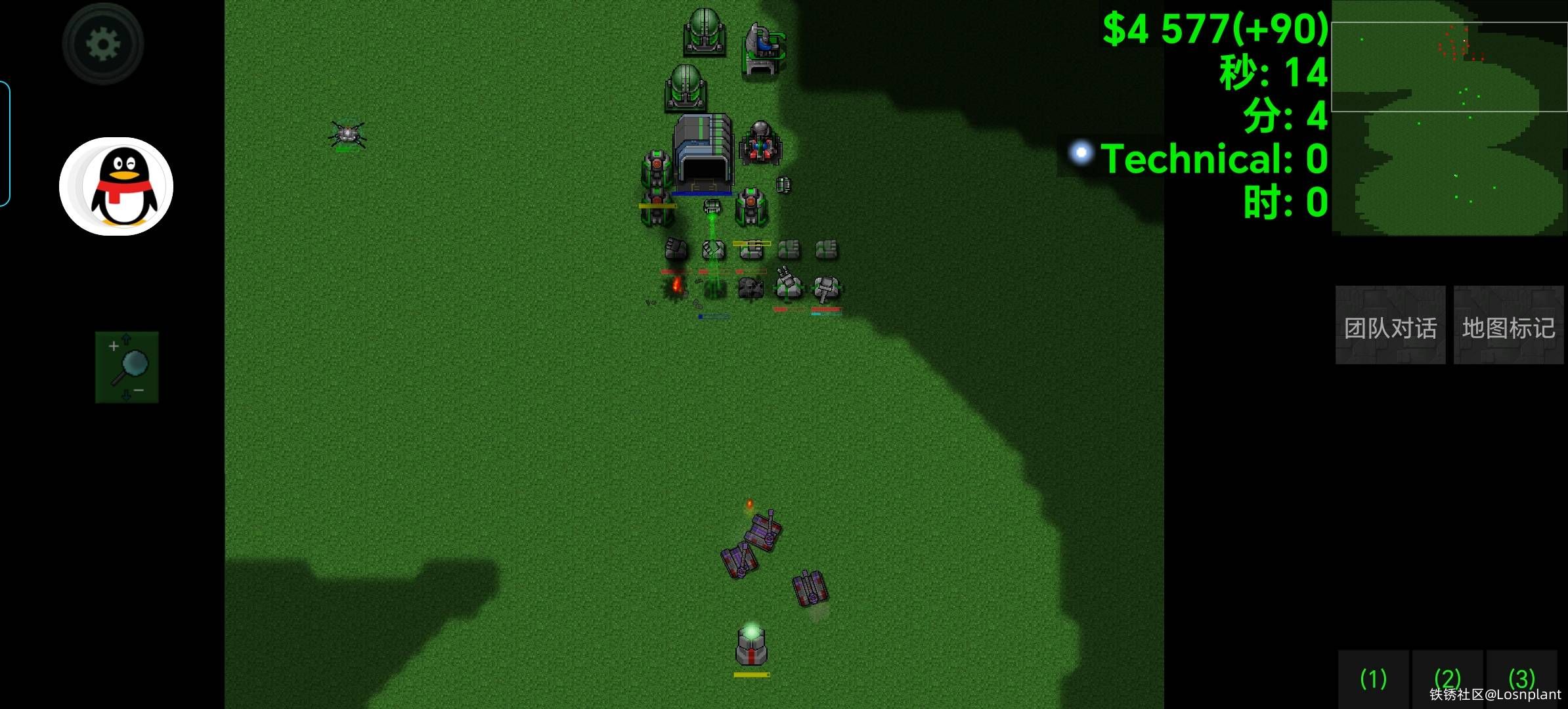Open the gear settings menu

tap(103, 44)
